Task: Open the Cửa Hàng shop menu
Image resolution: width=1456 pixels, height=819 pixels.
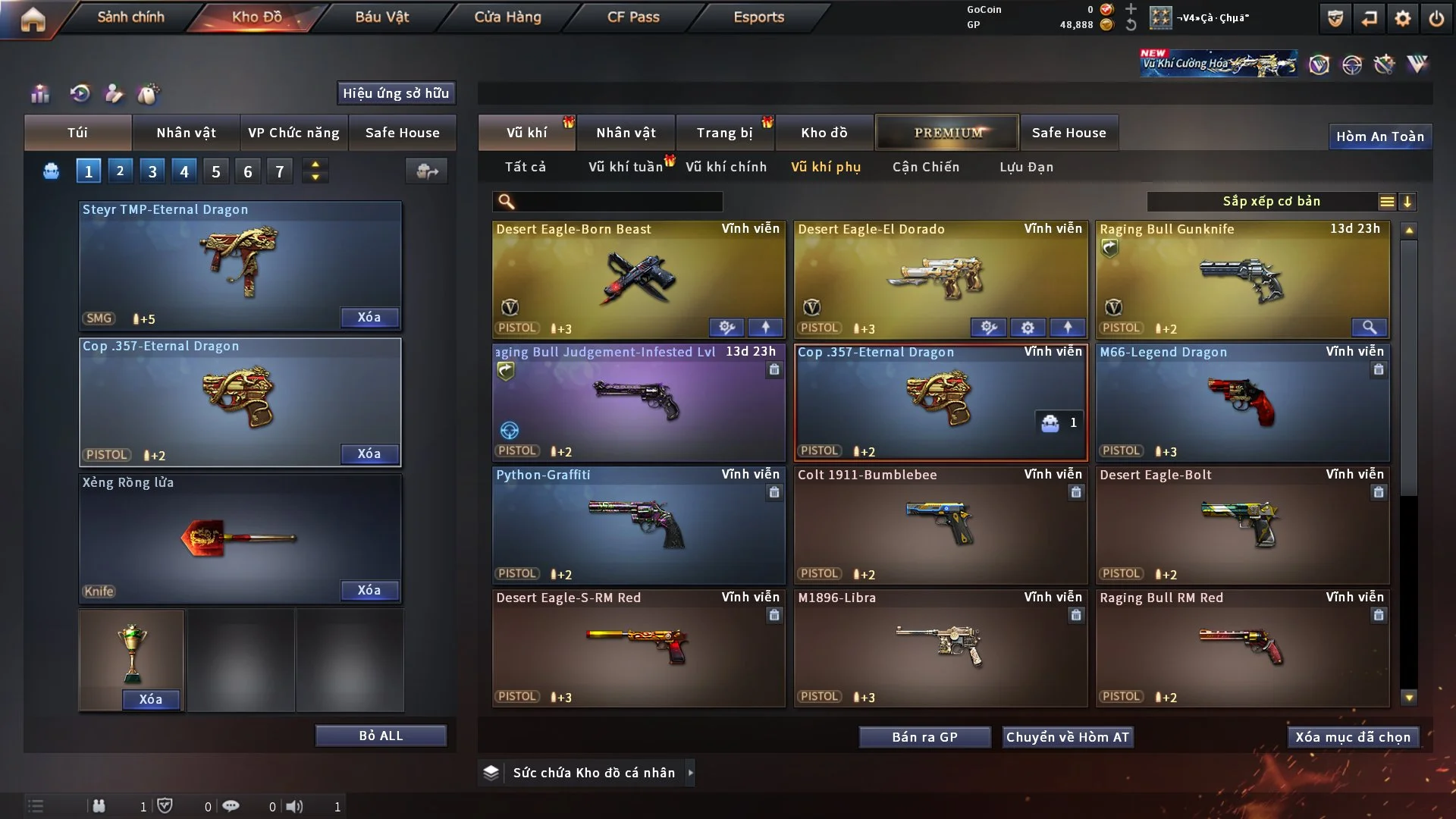Action: [x=507, y=17]
